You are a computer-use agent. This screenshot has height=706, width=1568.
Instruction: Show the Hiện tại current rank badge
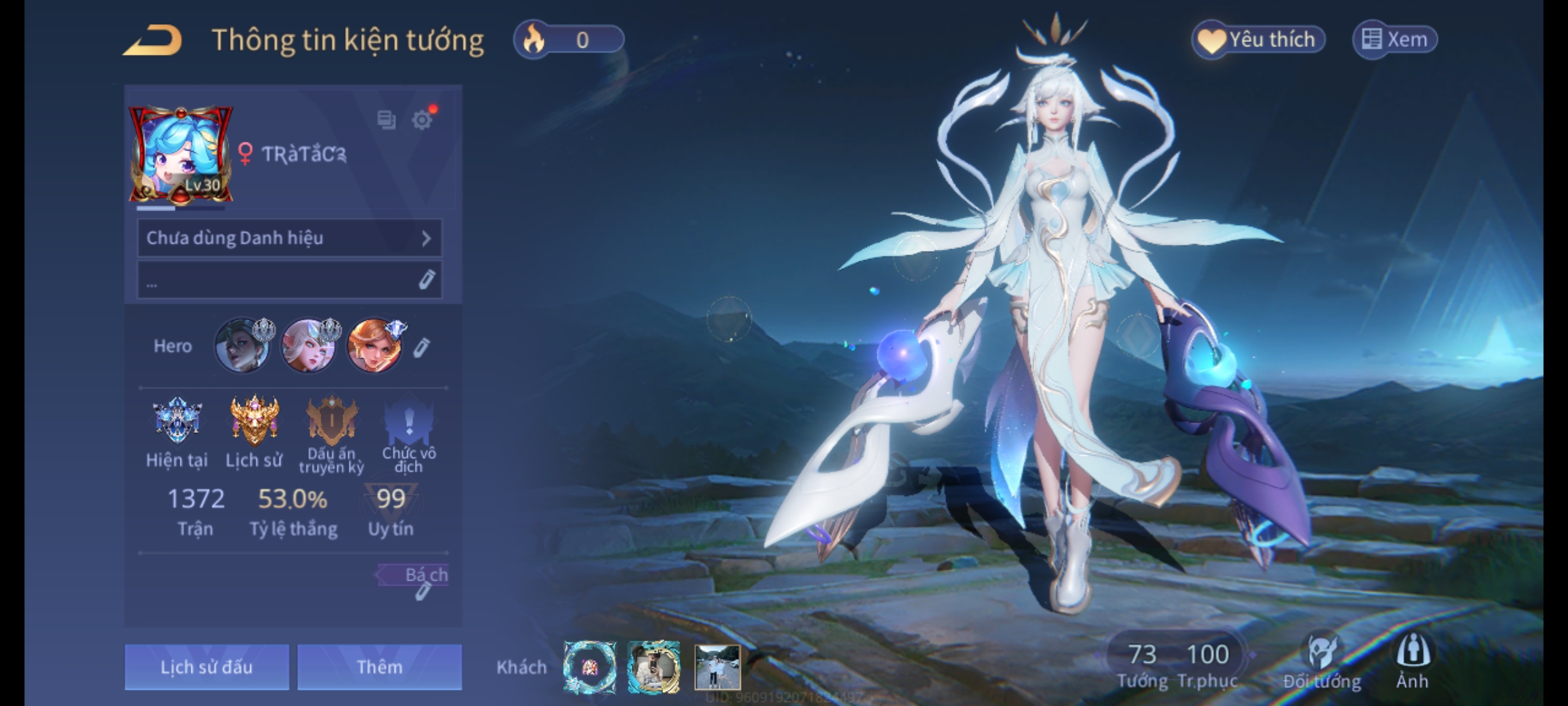(176, 422)
